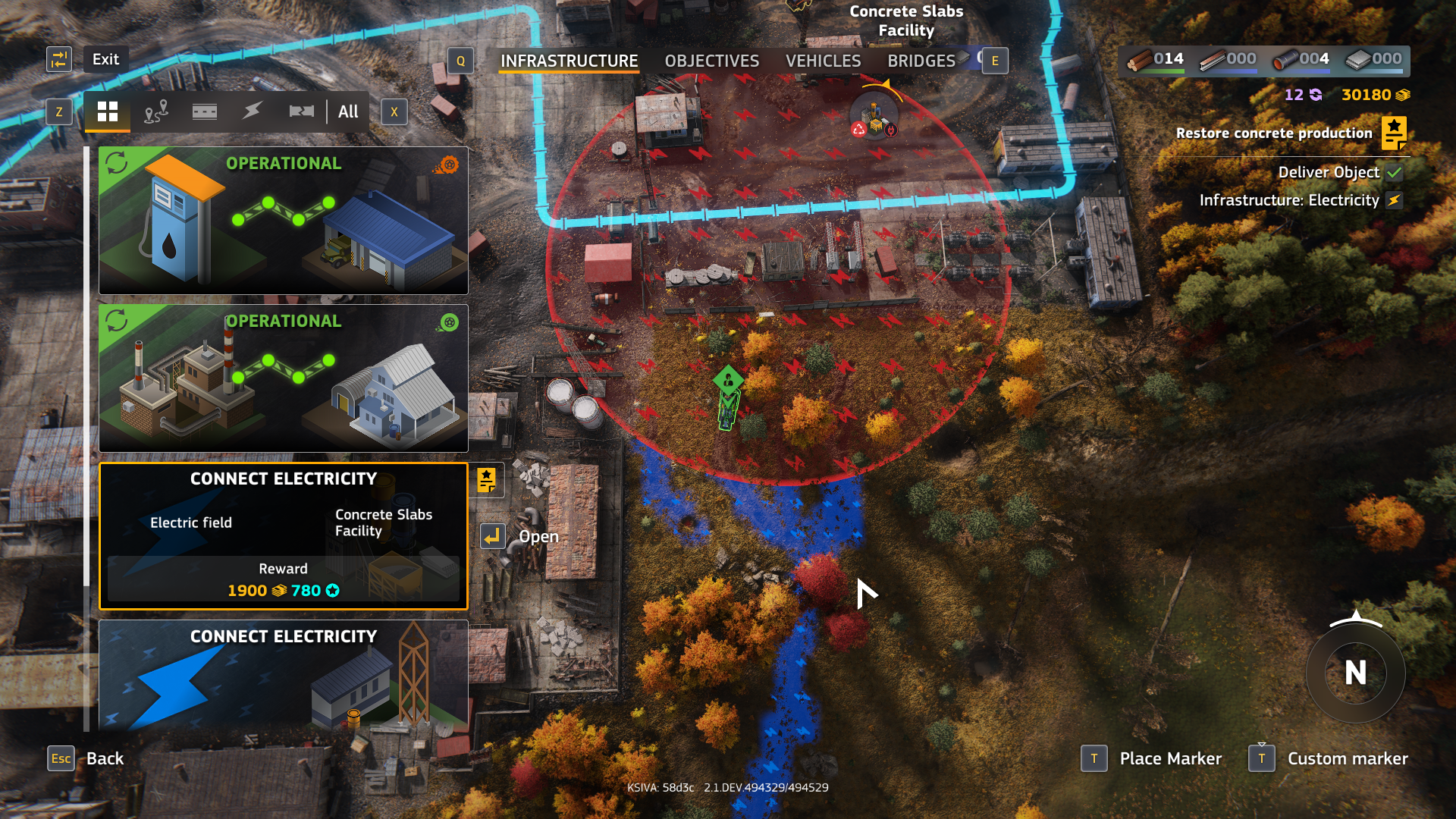
Task: Select the bridges filter icon
Action: click(302, 111)
